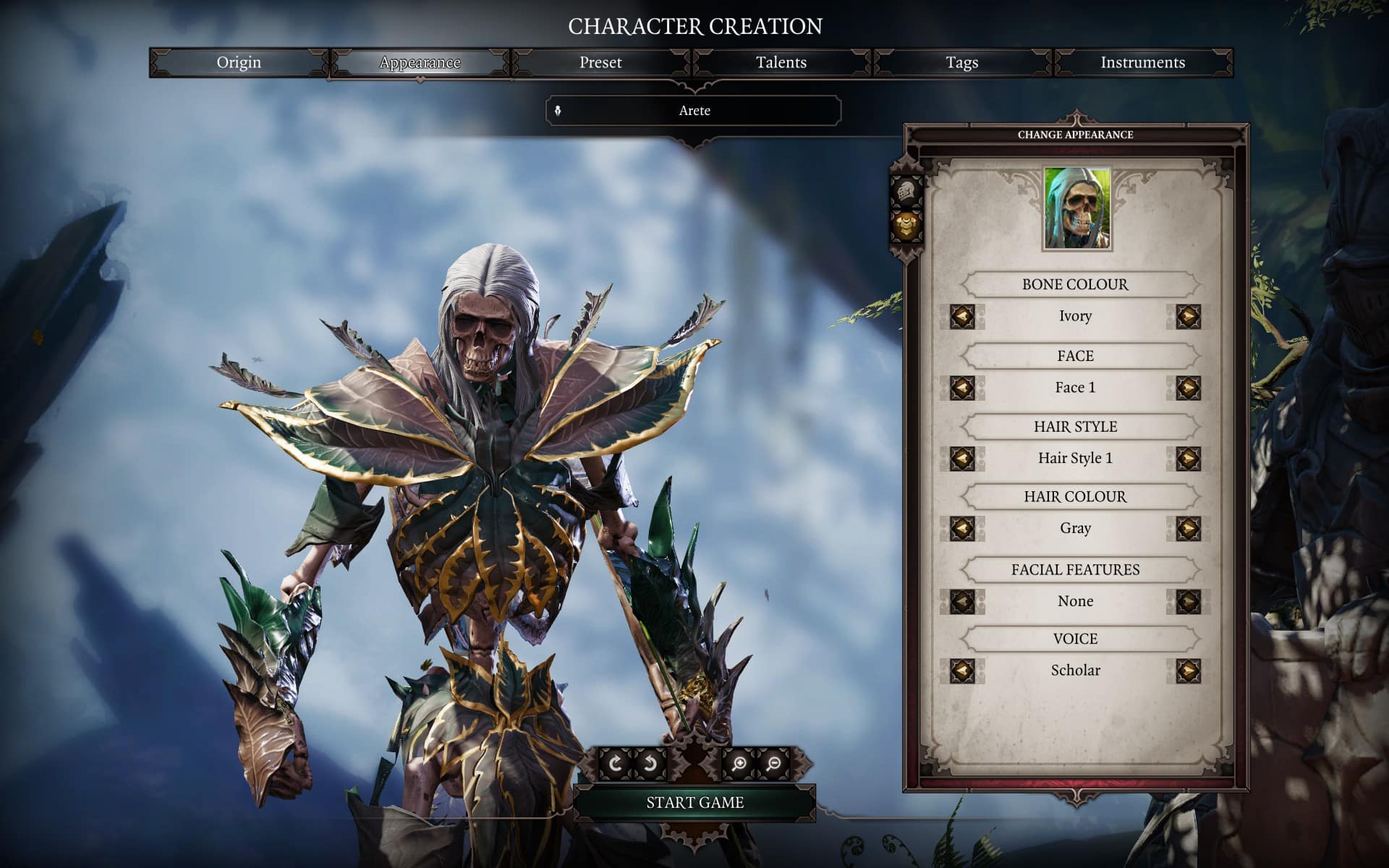Toggle the helmet visibility icon
1389x868 pixels.
coord(906,192)
